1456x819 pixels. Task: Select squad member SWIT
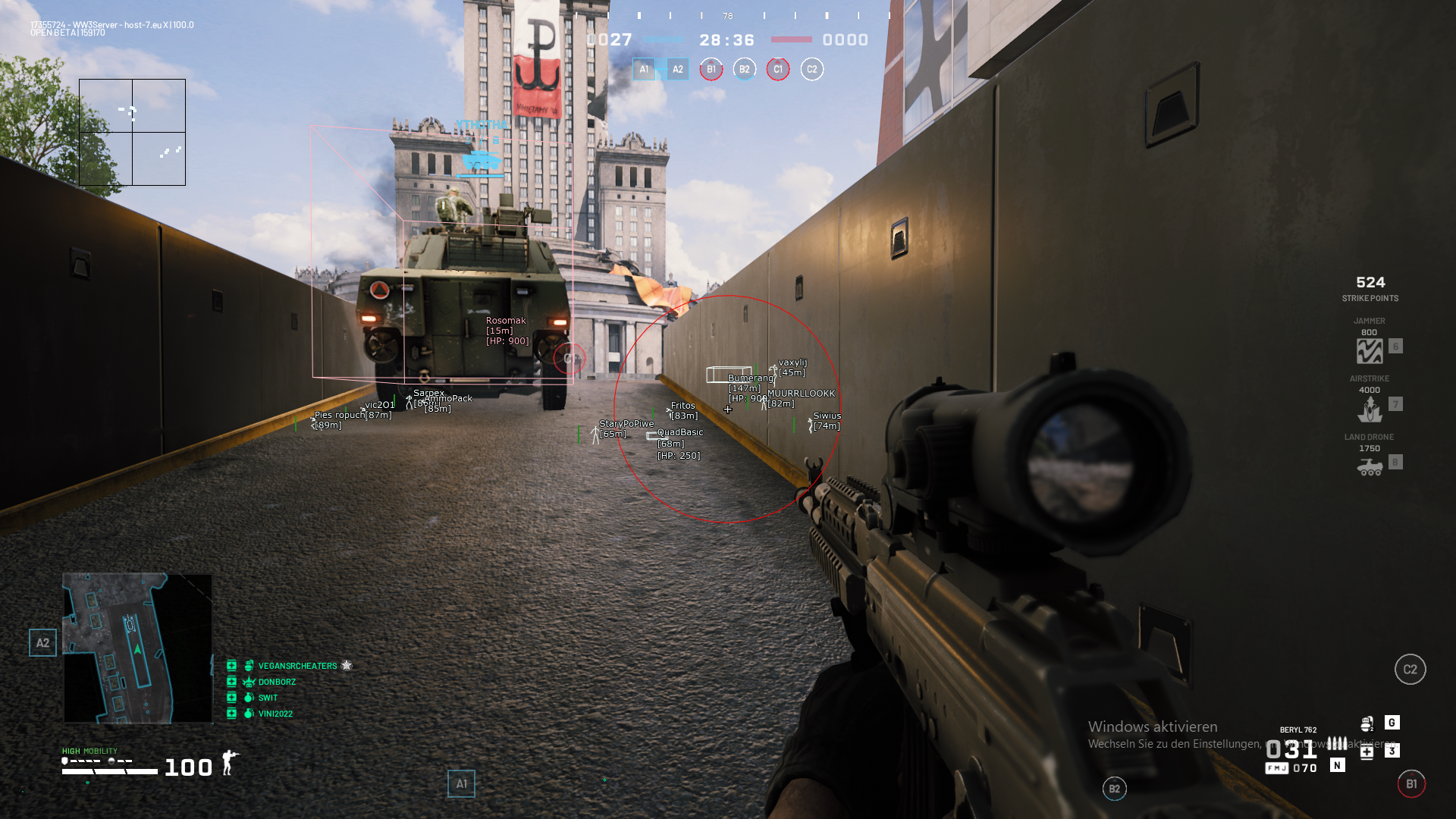pos(268,698)
